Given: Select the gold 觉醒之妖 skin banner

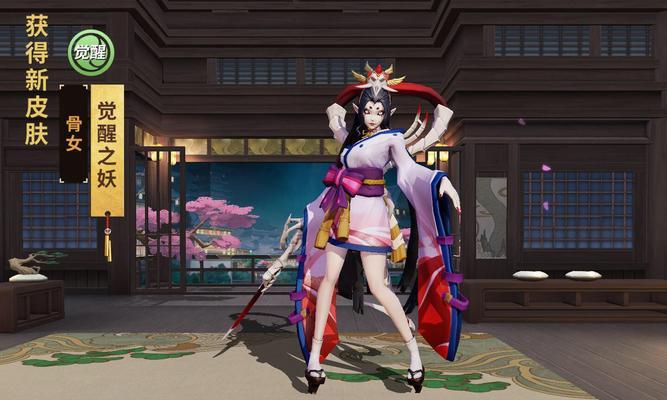Looking at the screenshot, I should (107, 148).
